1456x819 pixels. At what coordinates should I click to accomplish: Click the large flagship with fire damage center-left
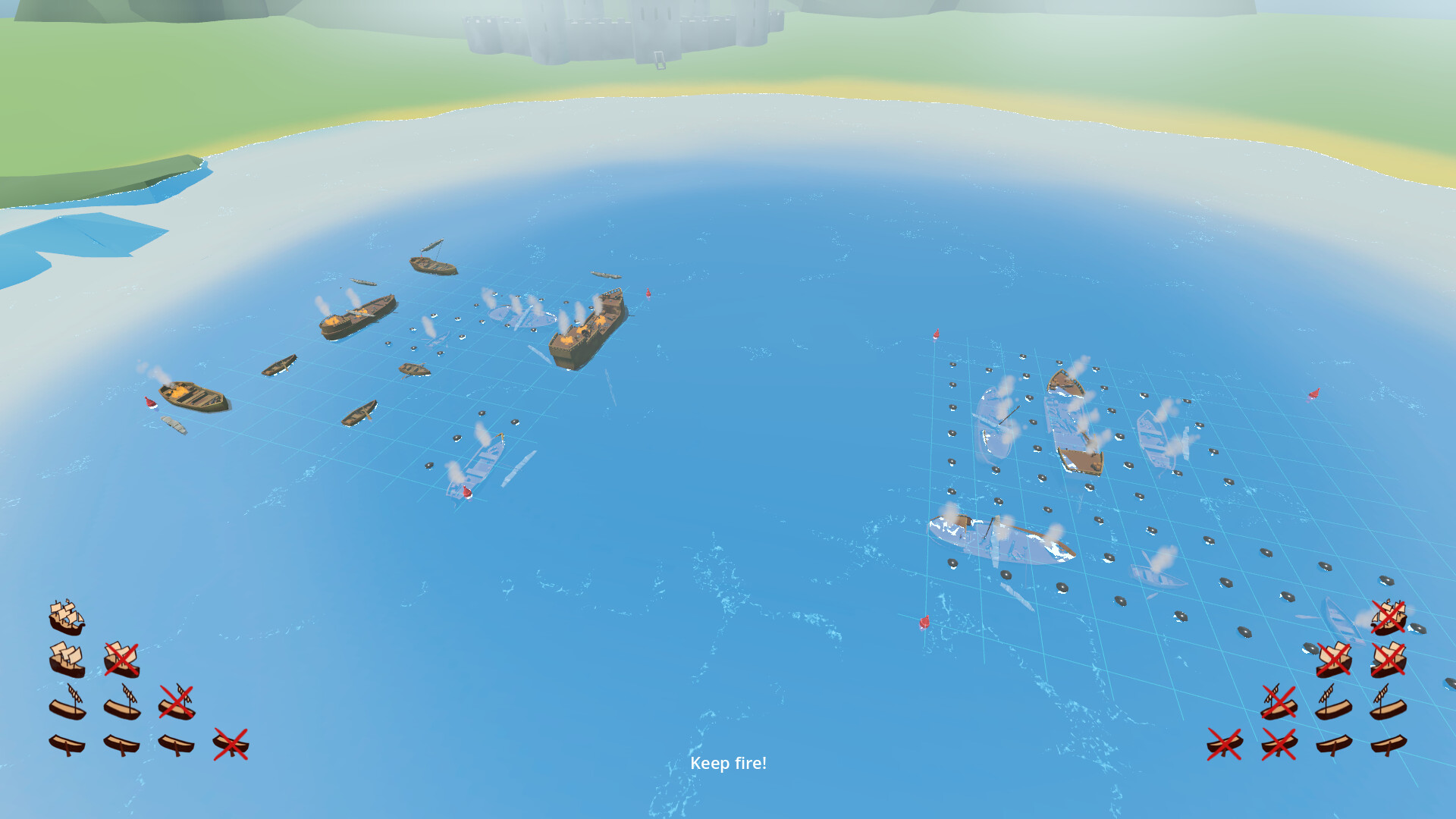coord(588,326)
